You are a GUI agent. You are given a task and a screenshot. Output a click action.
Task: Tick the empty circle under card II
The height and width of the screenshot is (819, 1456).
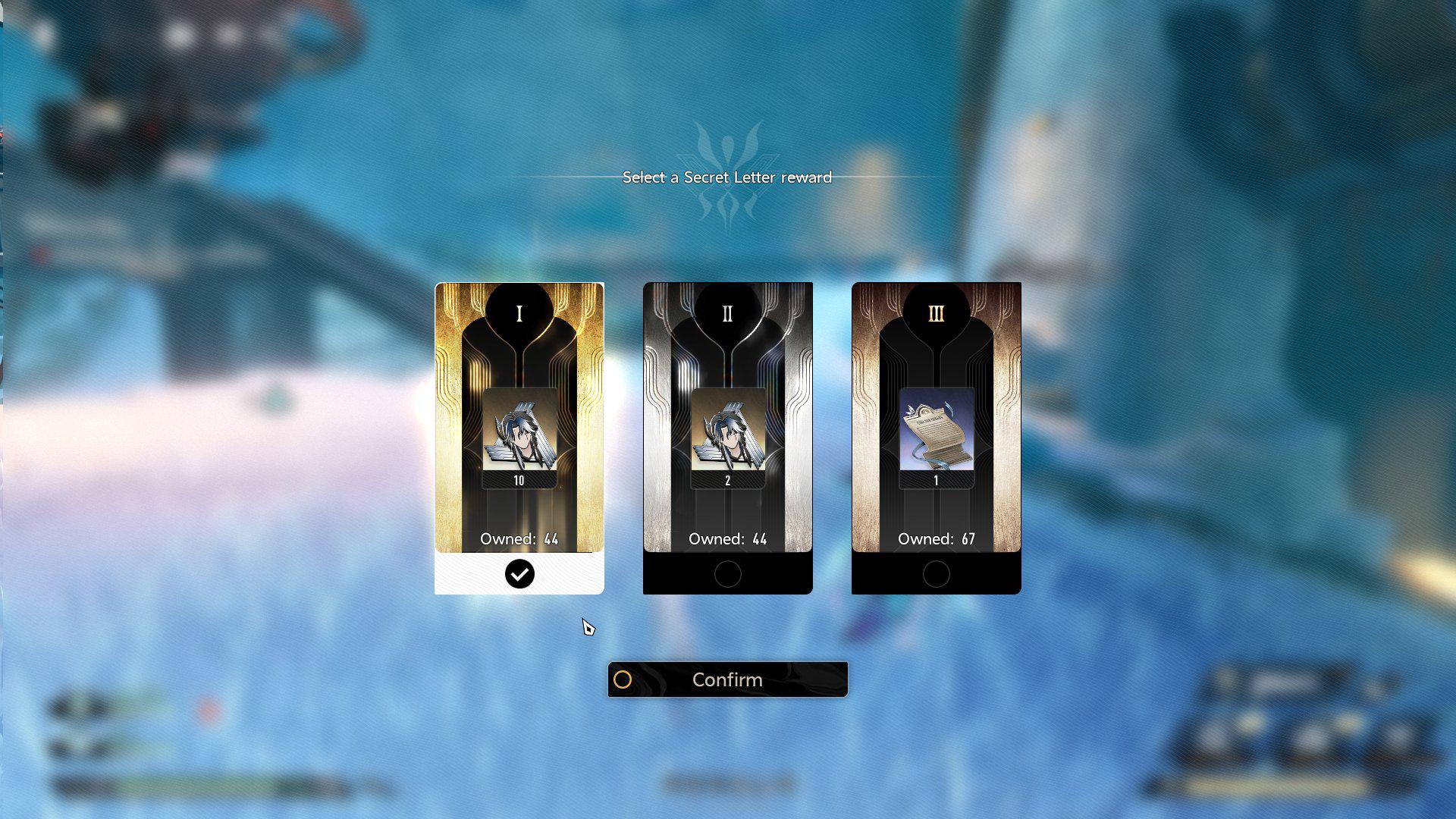pos(727,574)
